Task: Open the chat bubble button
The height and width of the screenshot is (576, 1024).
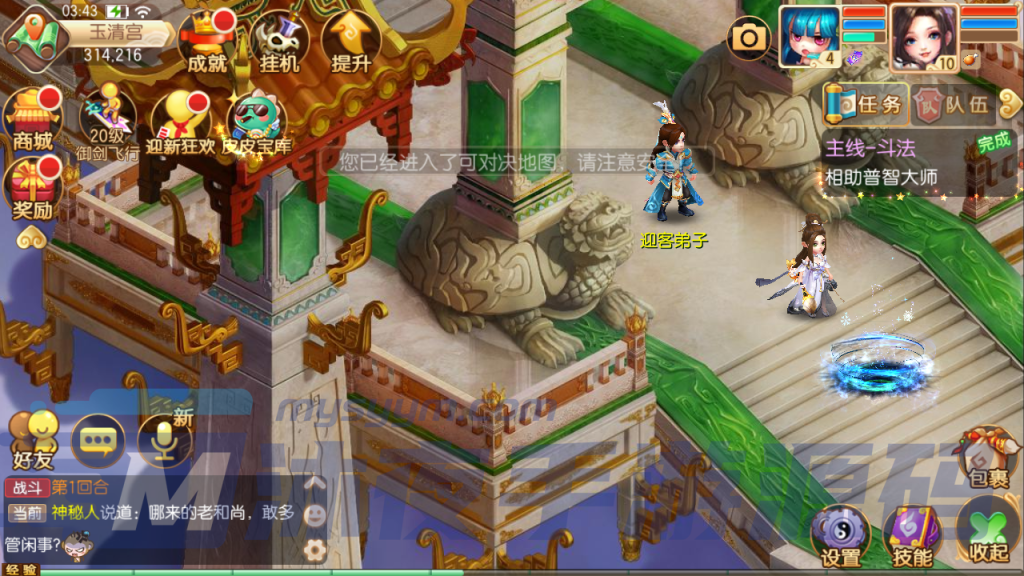Action: pyautogui.click(x=97, y=441)
